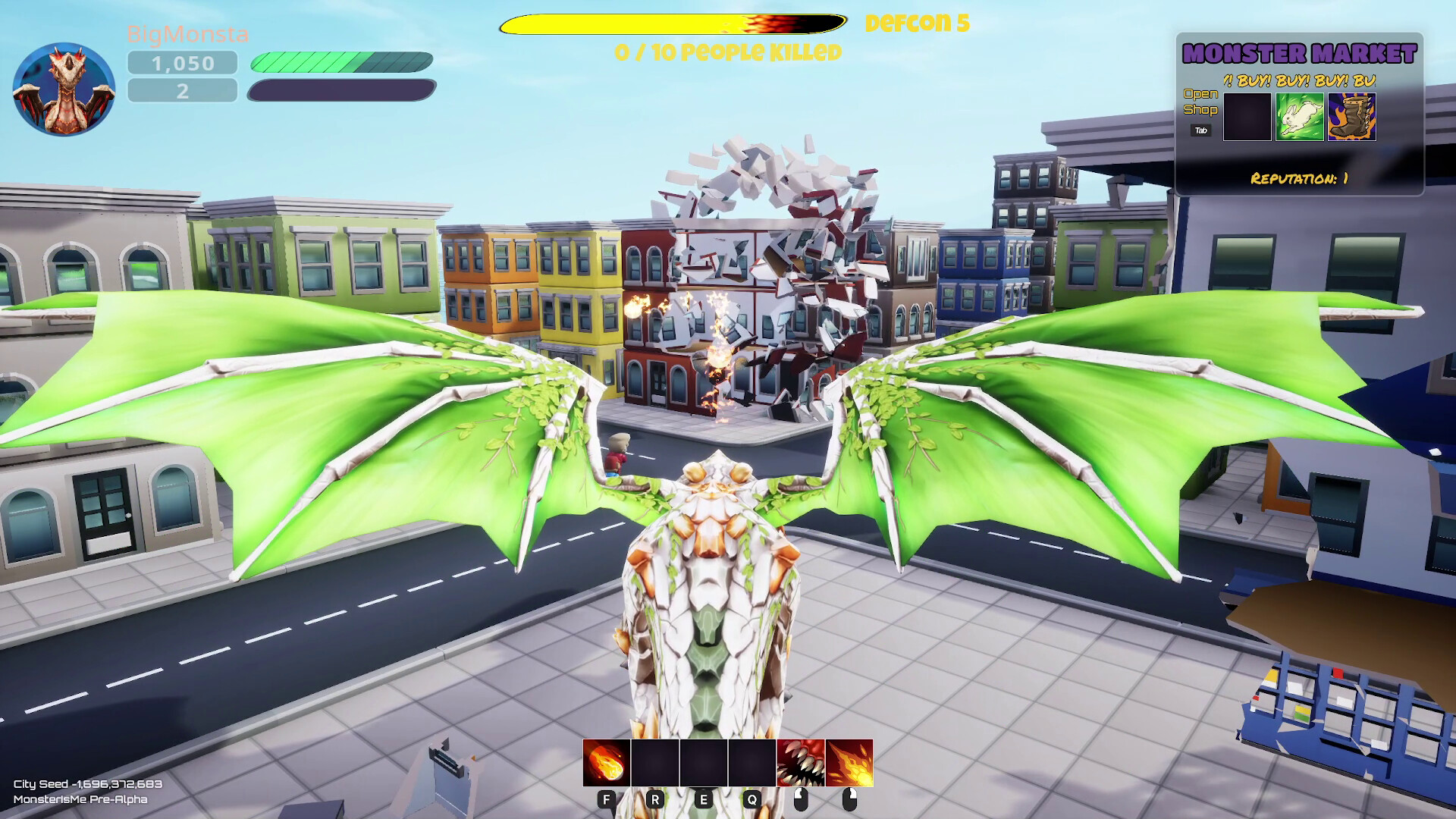The width and height of the screenshot is (1456, 819).
Task: Click the Tab key shortcut label
Action: (1200, 130)
